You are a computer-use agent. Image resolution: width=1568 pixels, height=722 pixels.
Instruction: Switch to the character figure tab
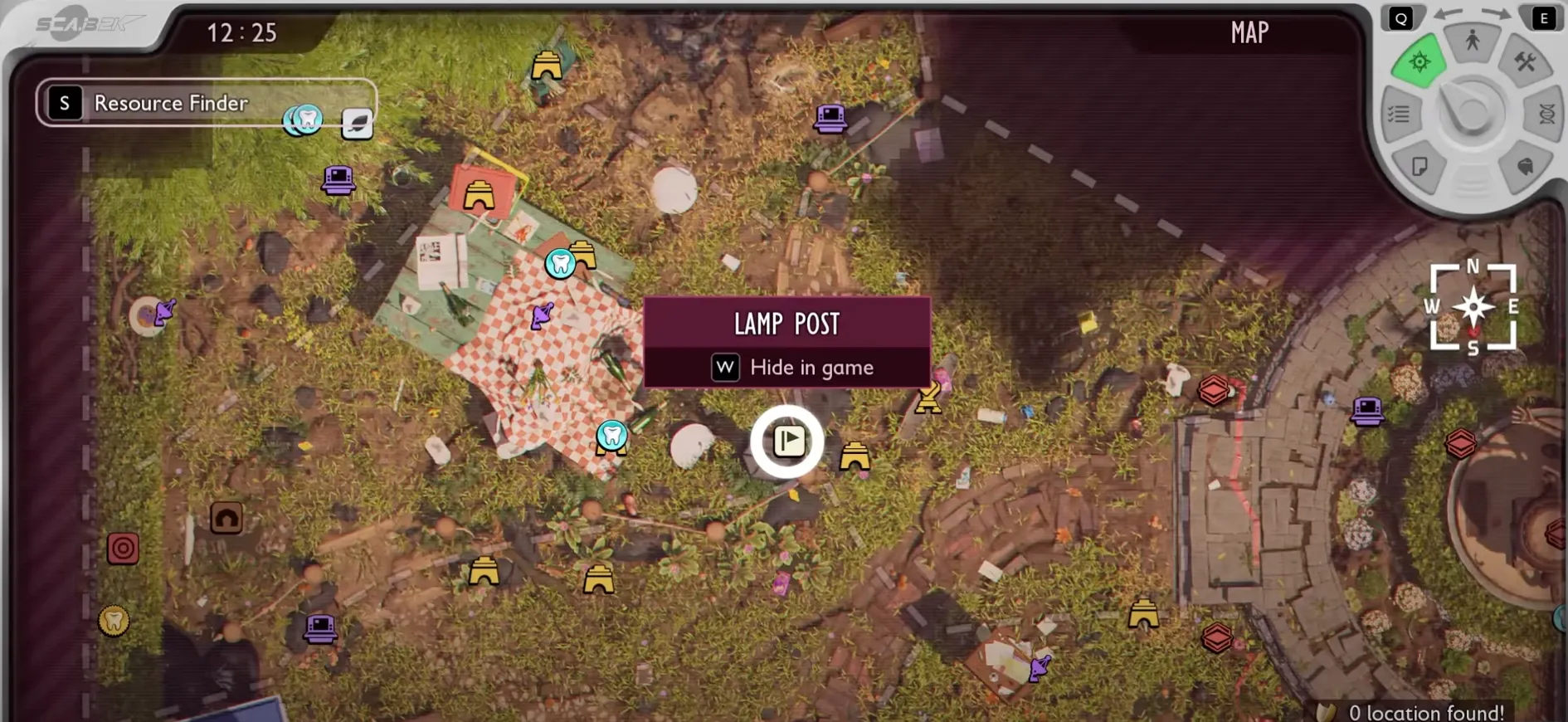[x=1473, y=40]
